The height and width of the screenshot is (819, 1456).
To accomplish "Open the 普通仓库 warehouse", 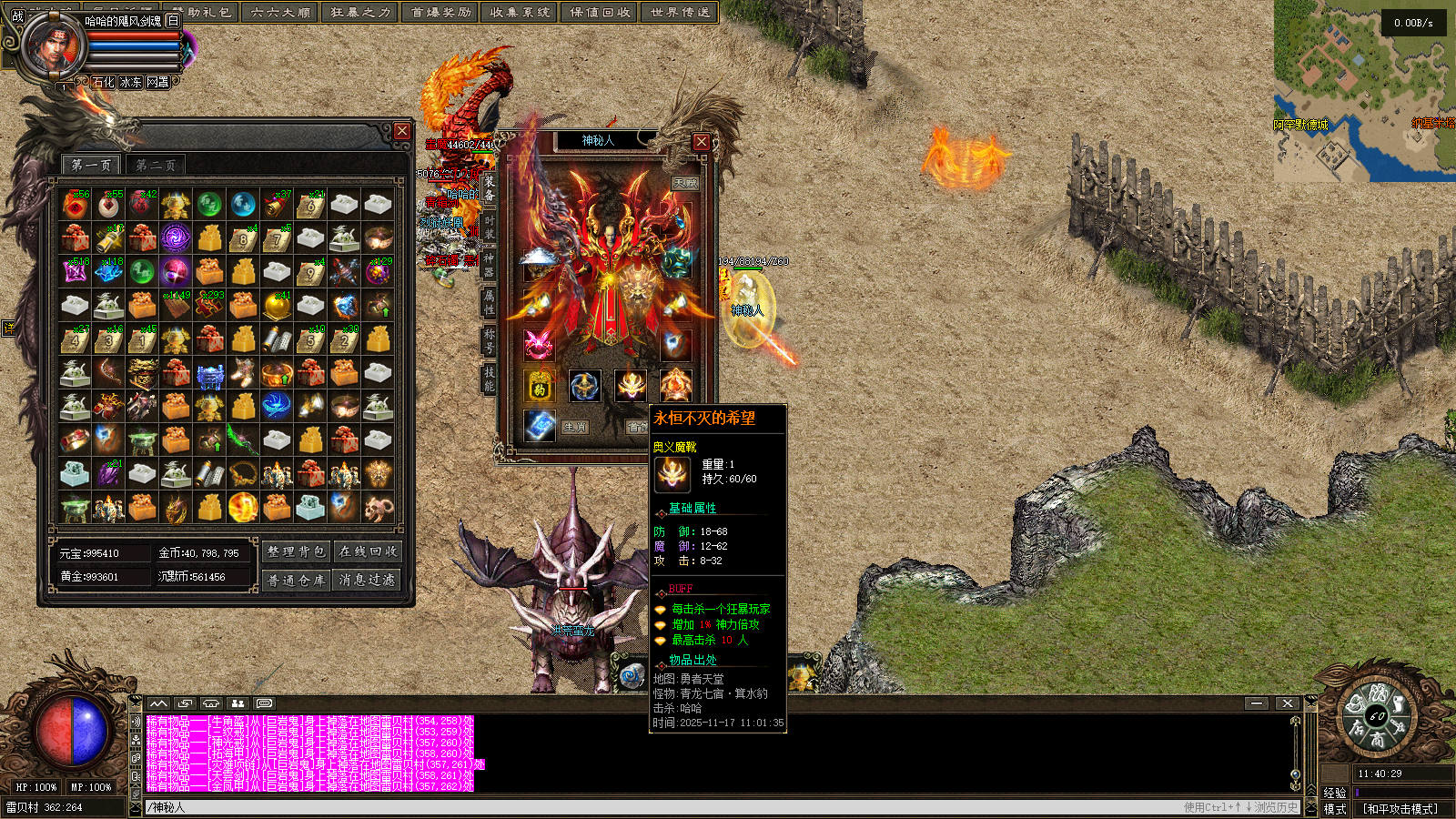I will tap(296, 580).
